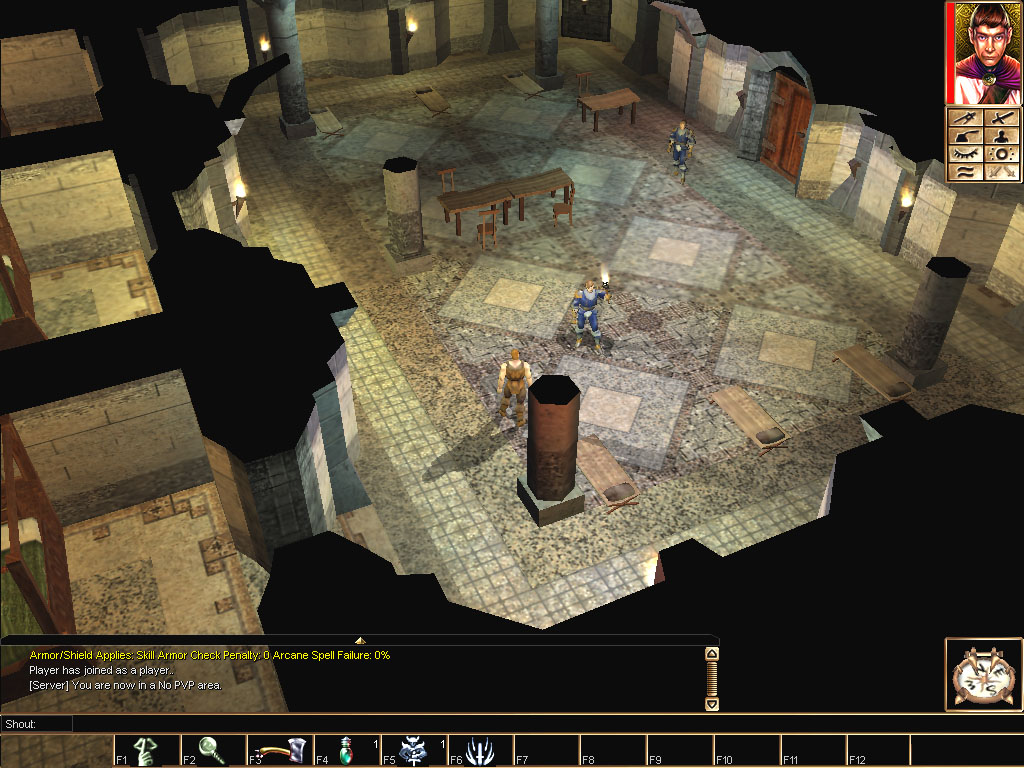Open the compass in the bottom-right corner
Image resolution: width=1024 pixels, height=768 pixels.
click(x=981, y=675)
